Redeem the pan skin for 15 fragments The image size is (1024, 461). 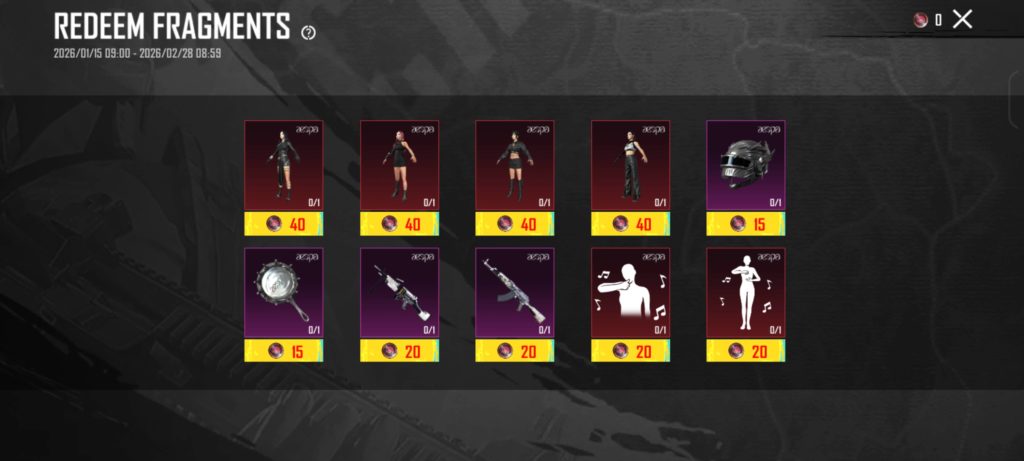point(283,350)
